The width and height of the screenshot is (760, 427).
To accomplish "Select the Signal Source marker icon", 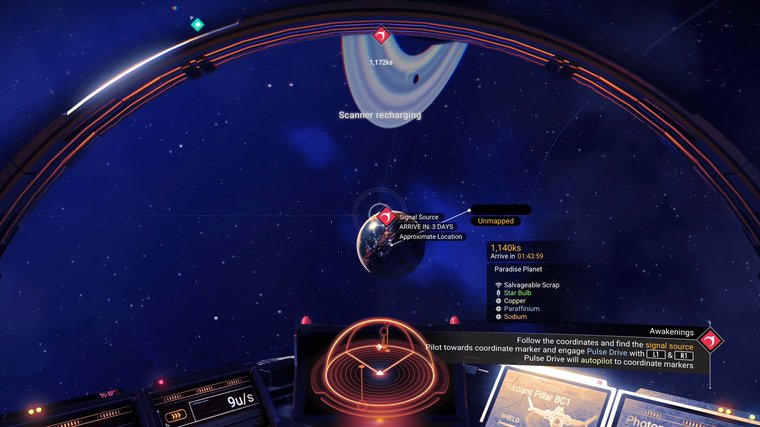I will (x=386, y=216).
